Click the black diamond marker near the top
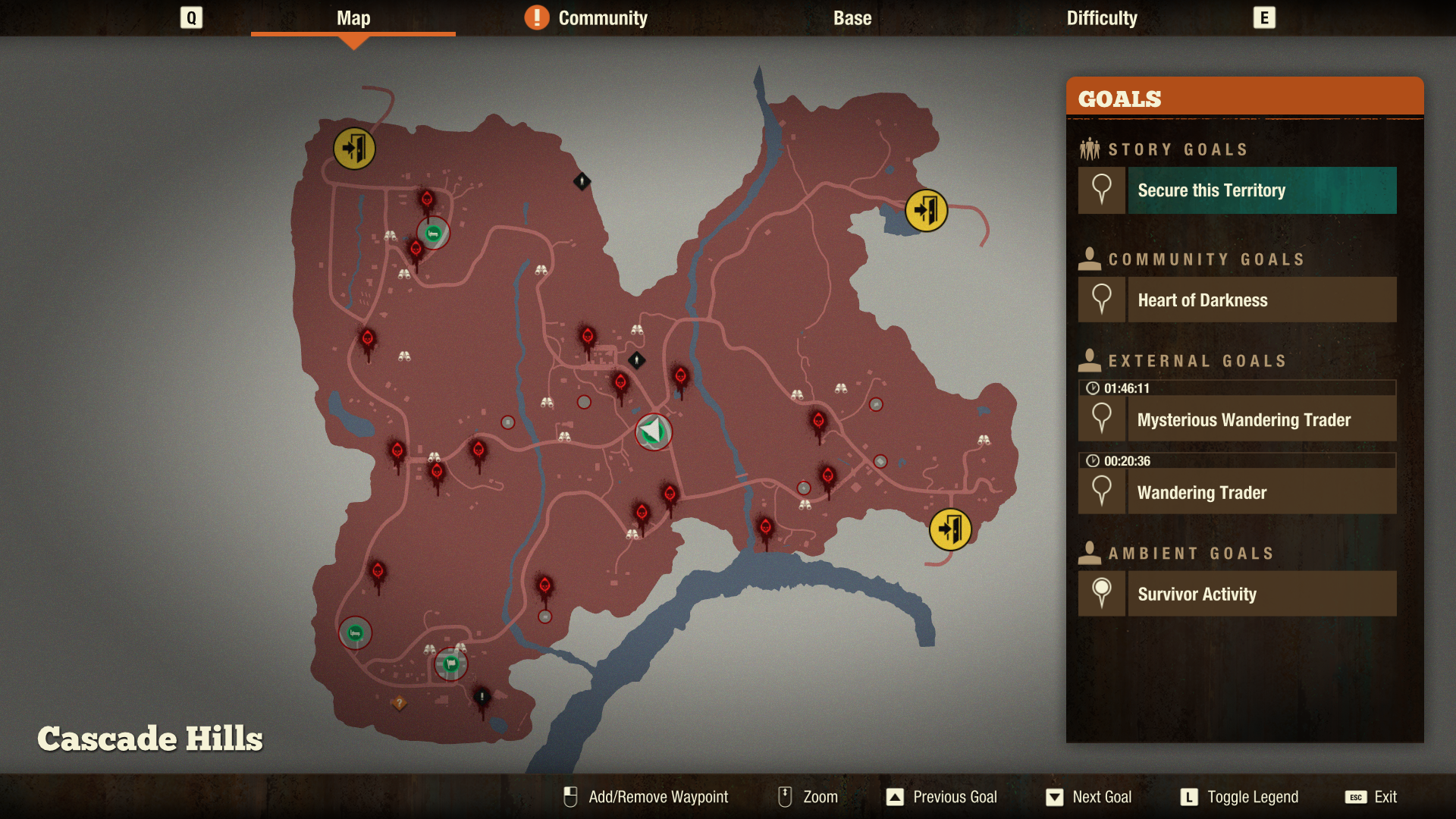 pos(581,180)
